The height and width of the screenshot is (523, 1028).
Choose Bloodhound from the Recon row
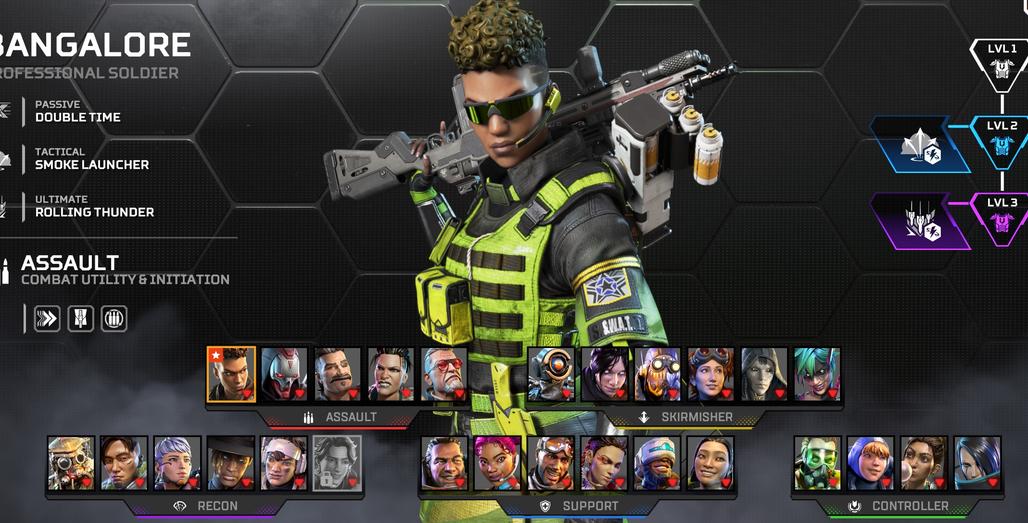point(72,463)
